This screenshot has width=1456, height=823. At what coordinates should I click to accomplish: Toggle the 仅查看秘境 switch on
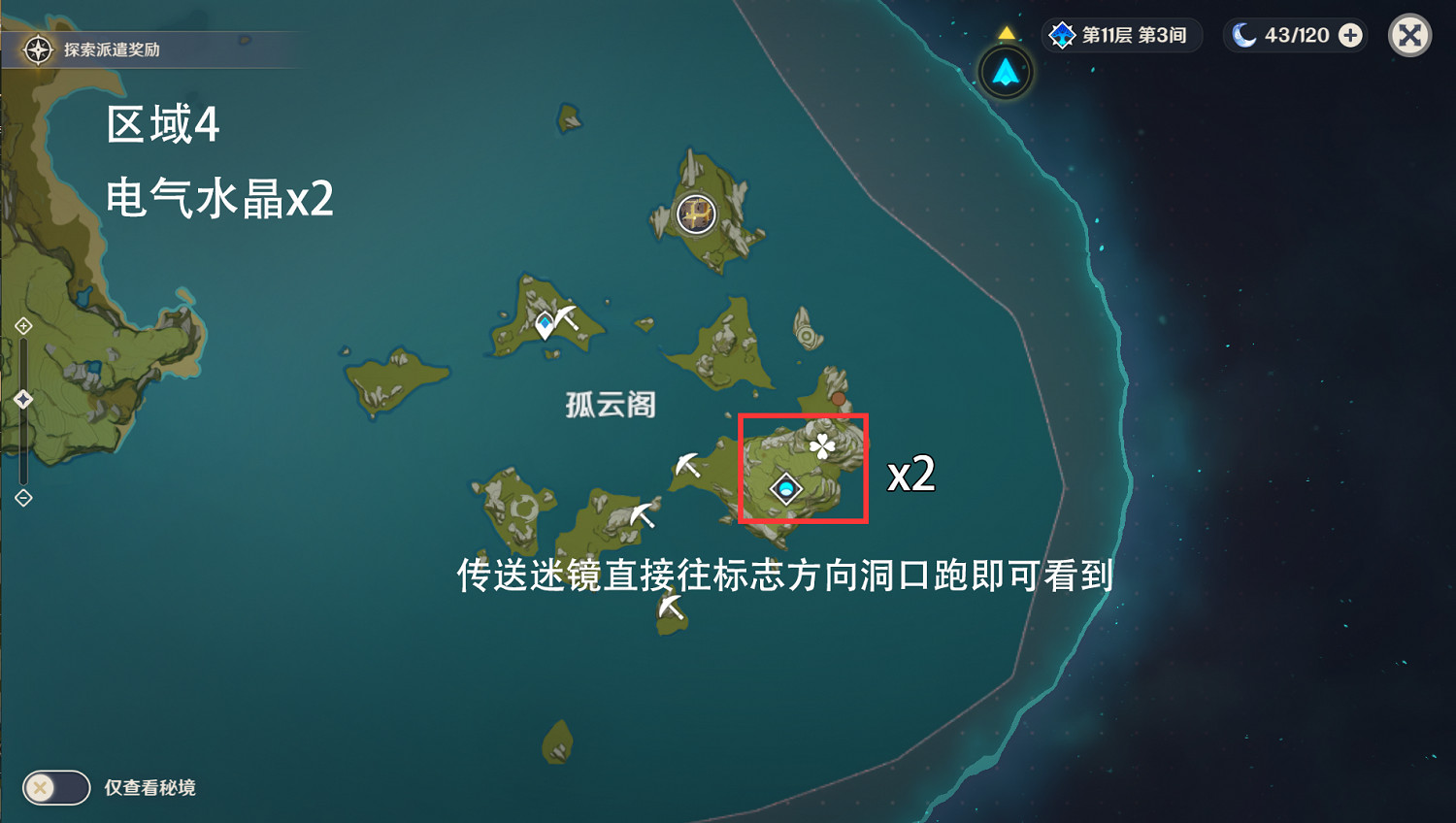click(x=55, y=787)
